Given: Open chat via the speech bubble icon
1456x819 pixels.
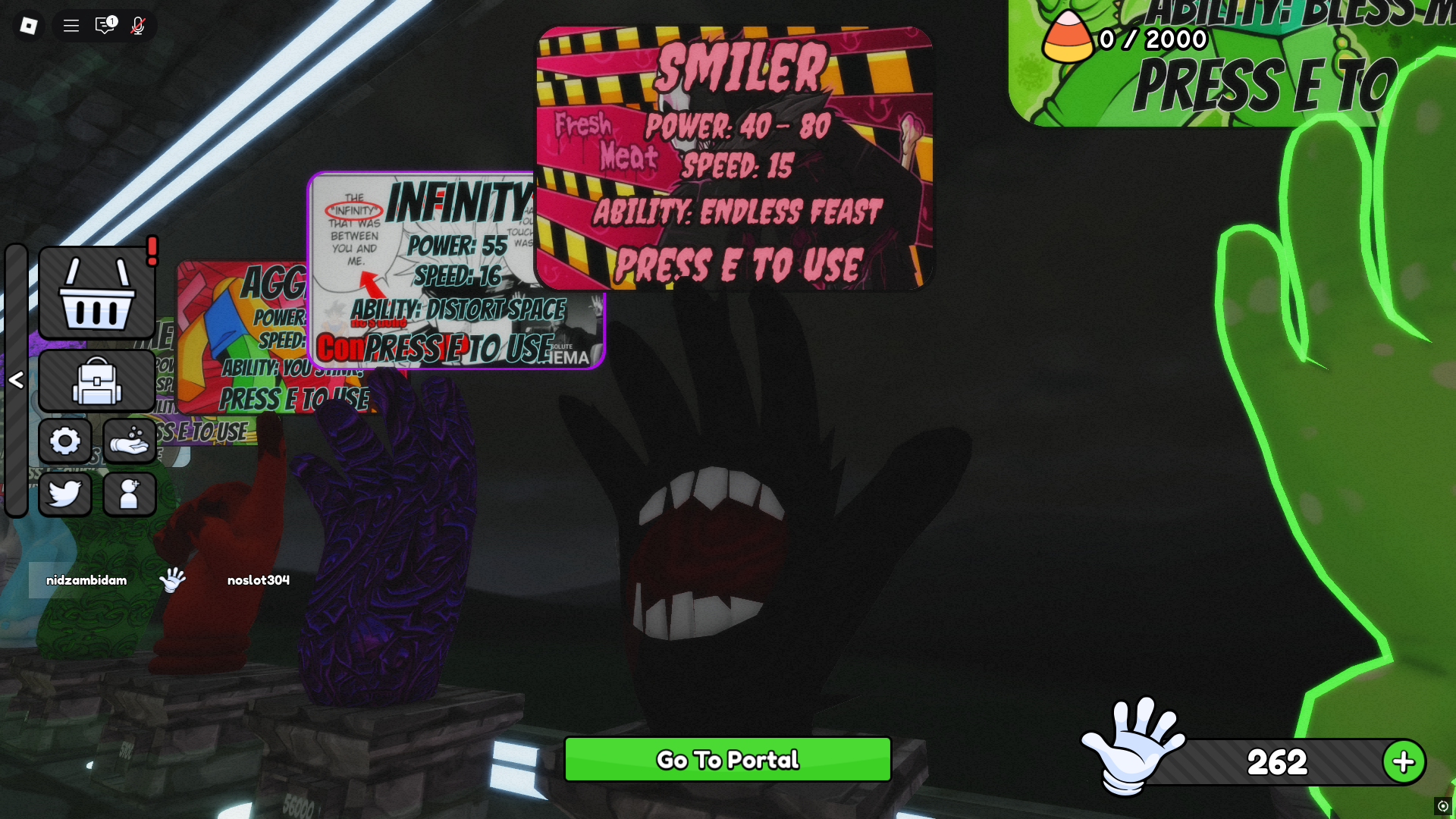Looking at the screenshot, I should 104,25.
